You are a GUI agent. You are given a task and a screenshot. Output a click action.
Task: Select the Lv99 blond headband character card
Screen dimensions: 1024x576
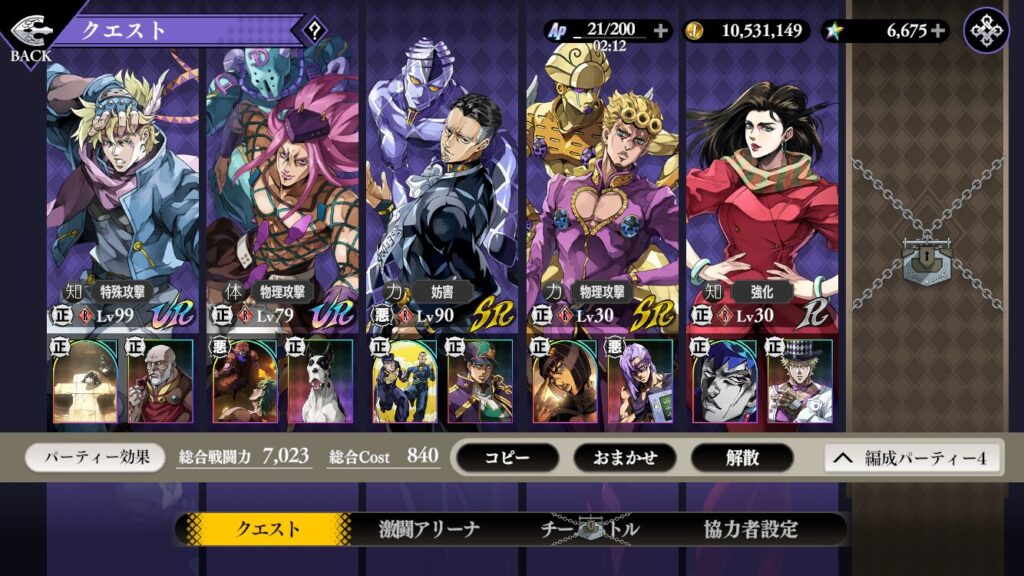122,190
